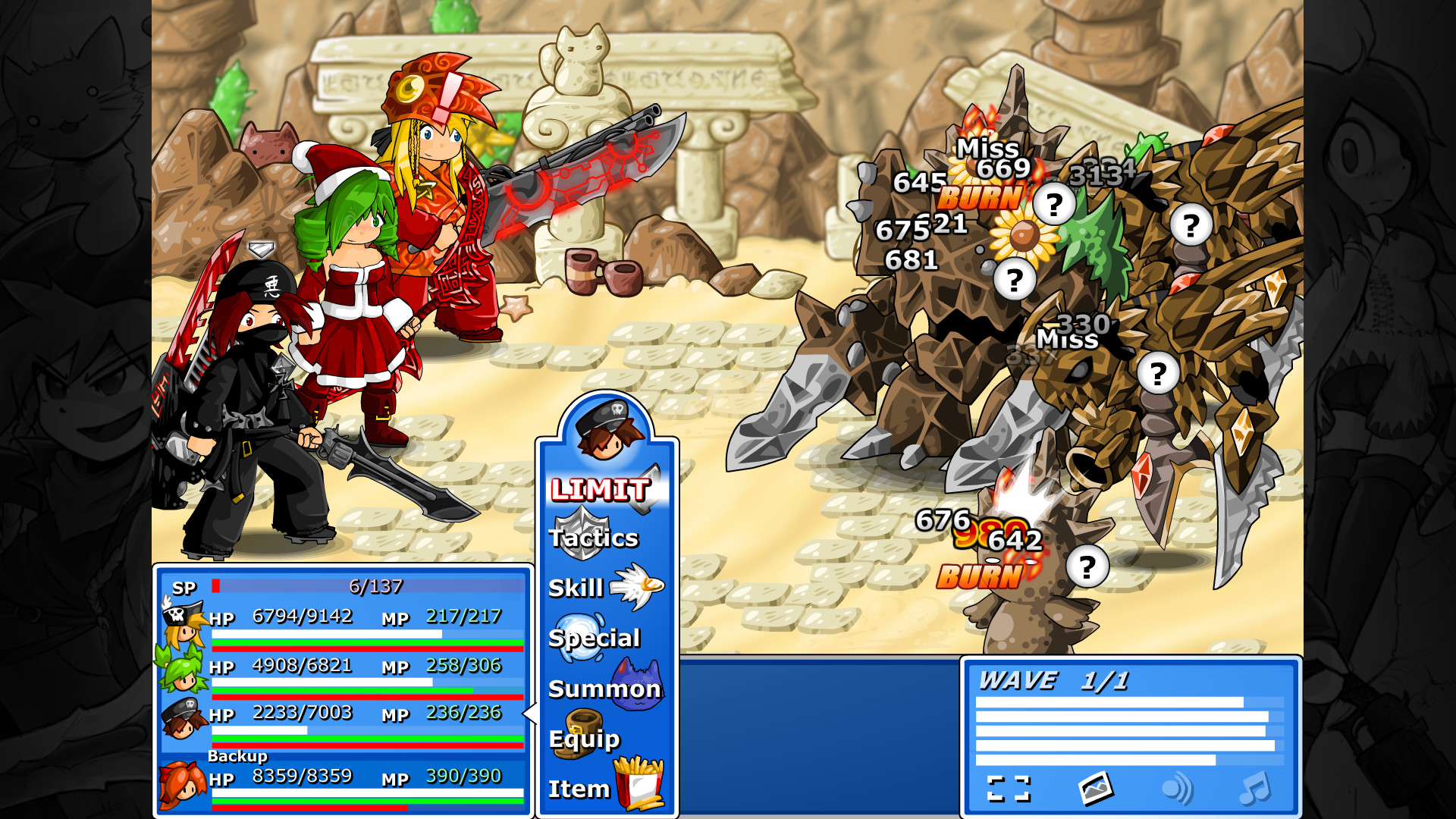1456x819 pixels.
Task: Select Tactics from the battle menu
Action: point(594,538)
